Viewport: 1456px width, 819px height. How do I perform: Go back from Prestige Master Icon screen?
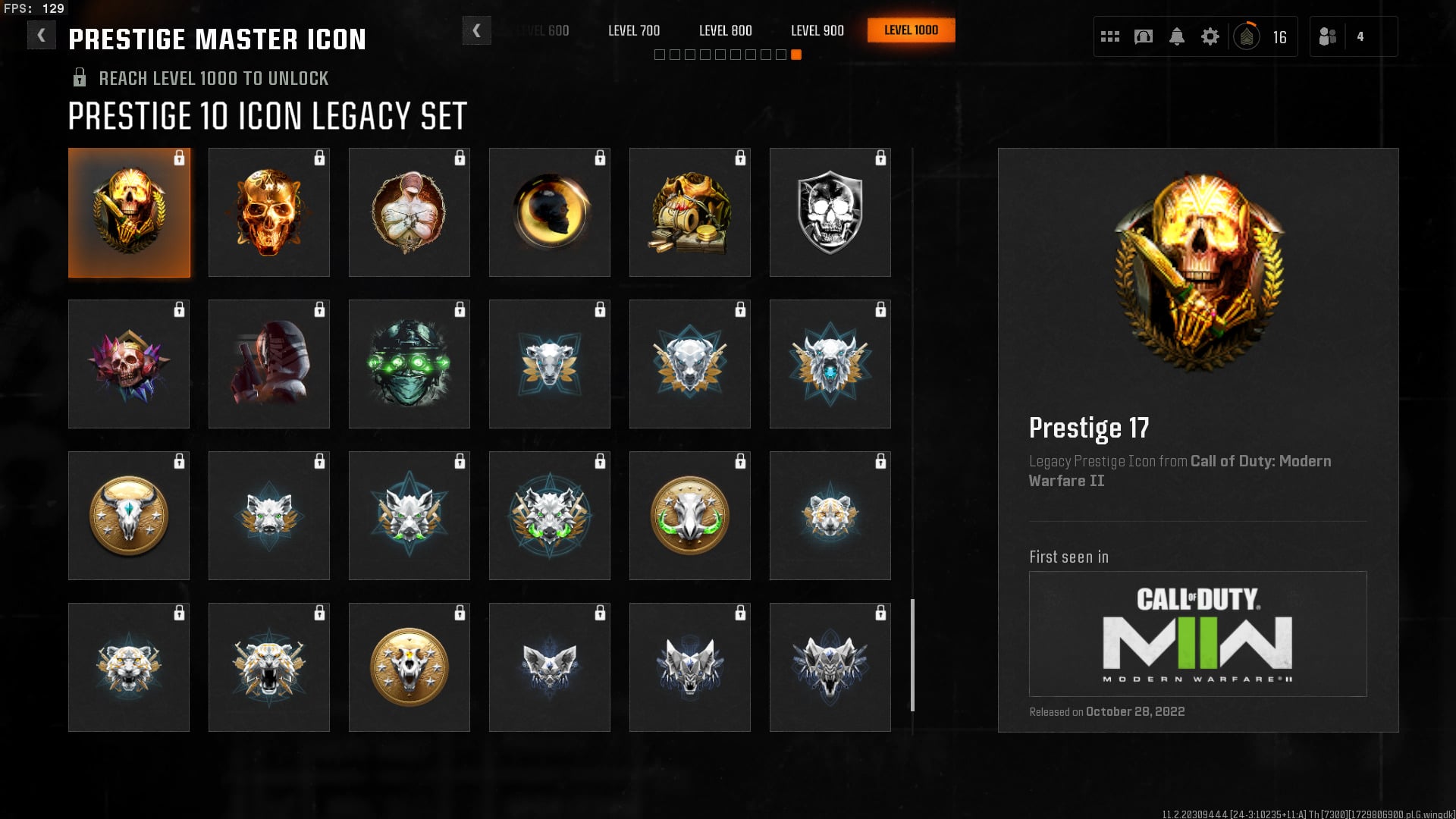click(41, 35)
